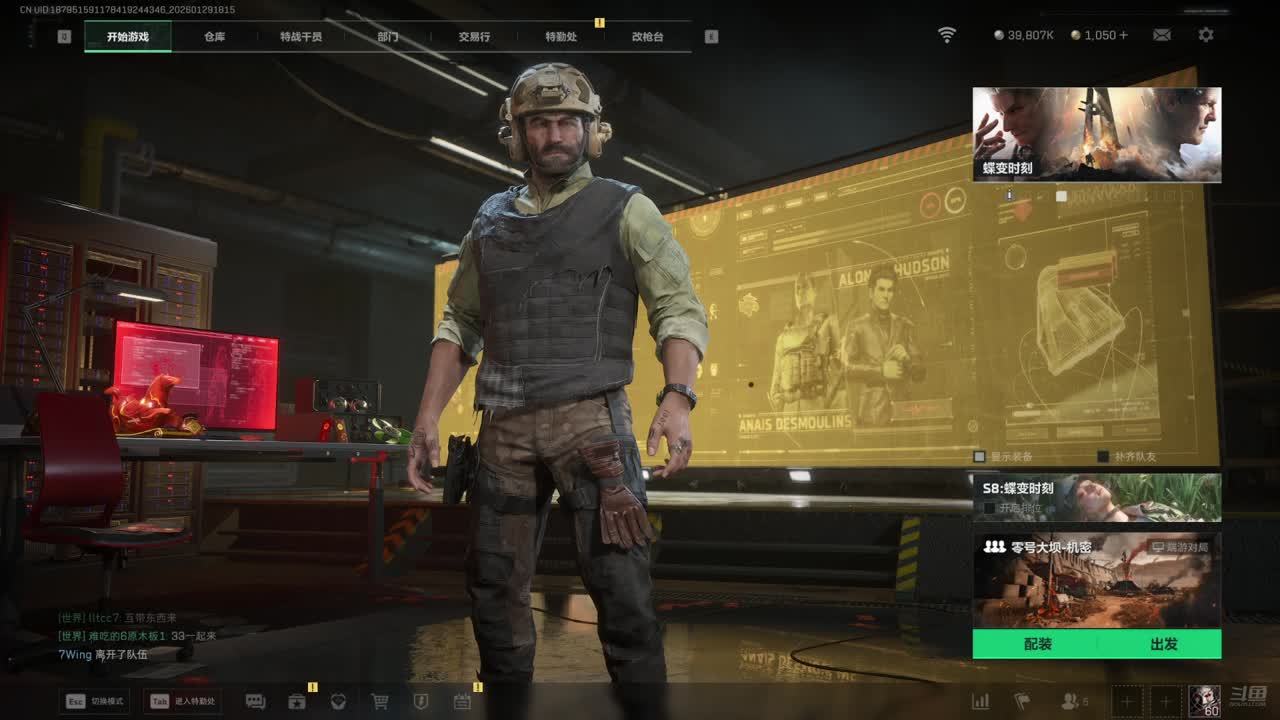
Task: Click the 蝶变时刻 event banner
Action: point(1096,134)
